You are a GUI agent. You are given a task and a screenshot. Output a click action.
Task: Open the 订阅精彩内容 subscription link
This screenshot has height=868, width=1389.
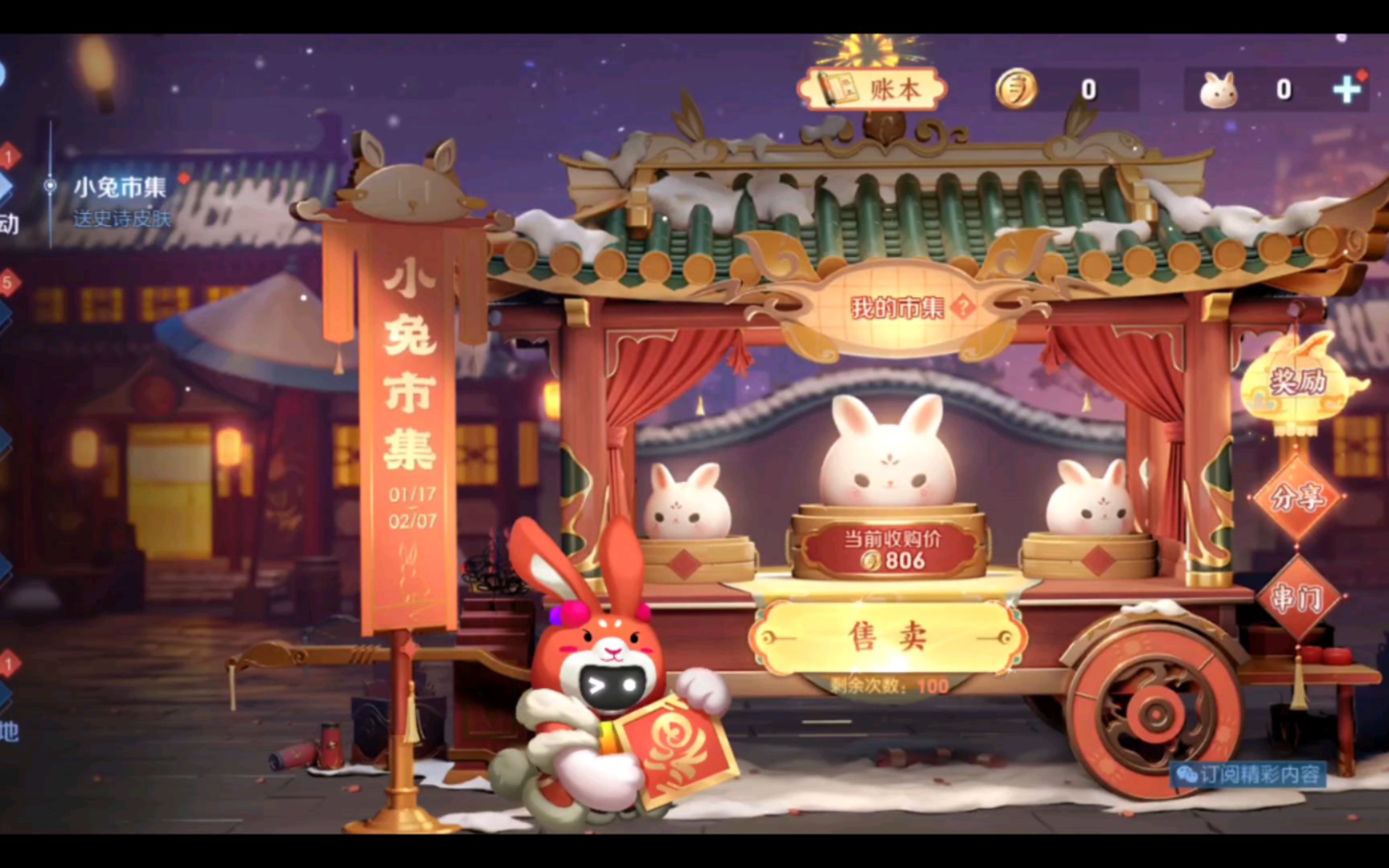(x=1250, y=774)
